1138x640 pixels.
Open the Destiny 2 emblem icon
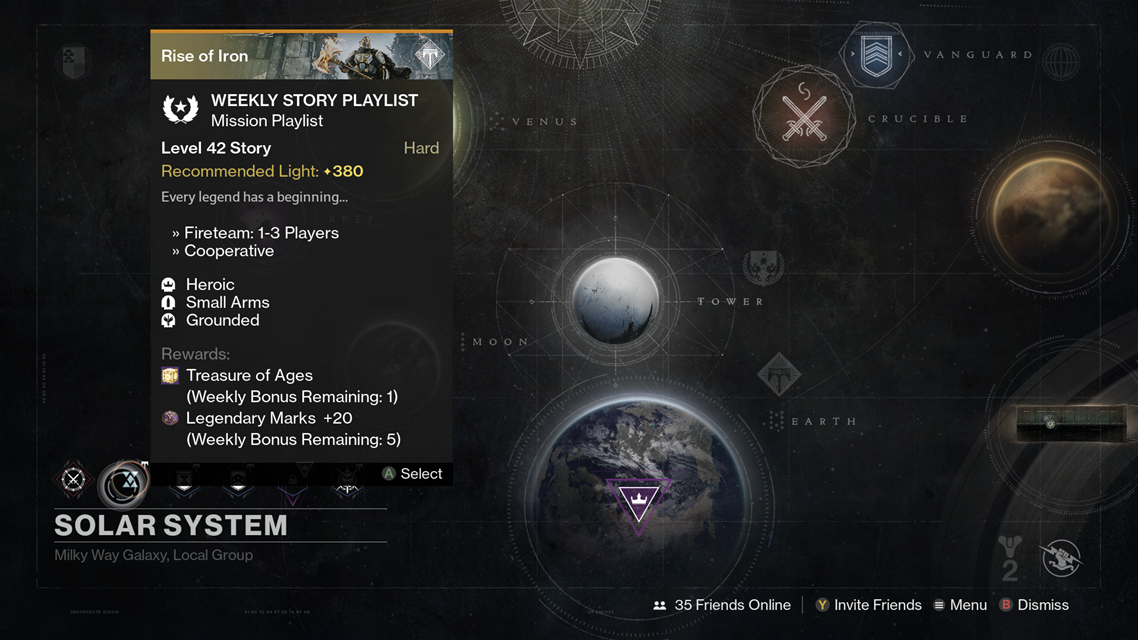coord(1010,557)
